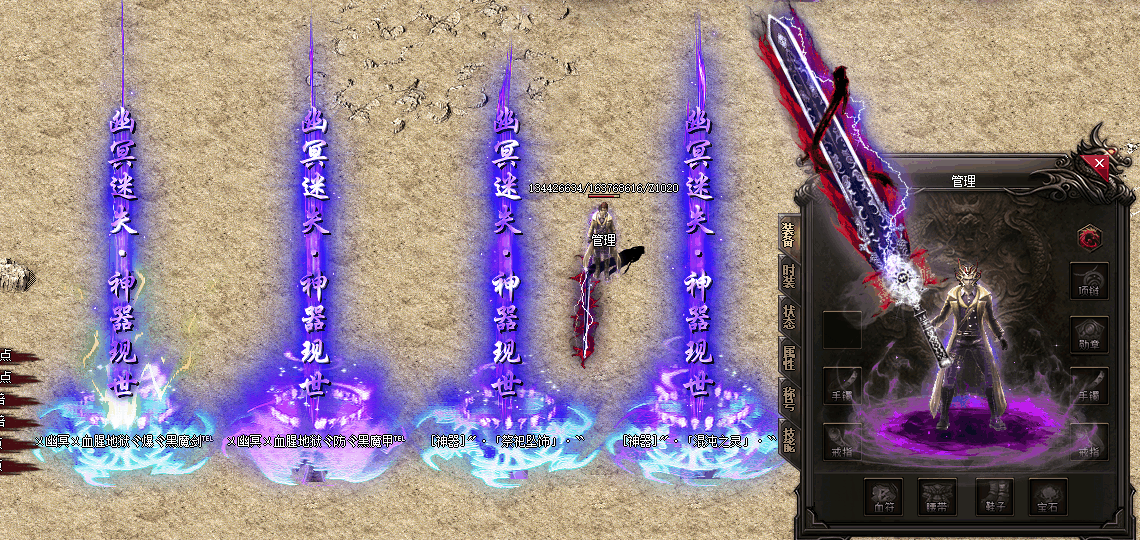
Task: Select the 属性 (Attributes) tab
Action: (x=788, y=356)
